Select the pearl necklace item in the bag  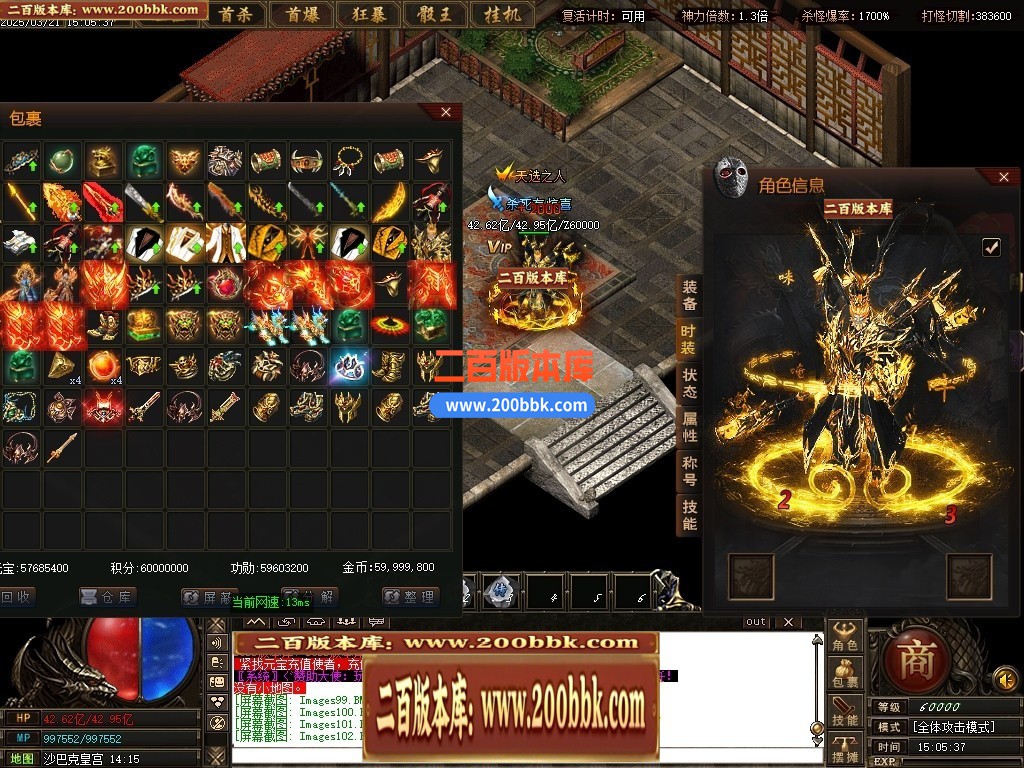349,159
